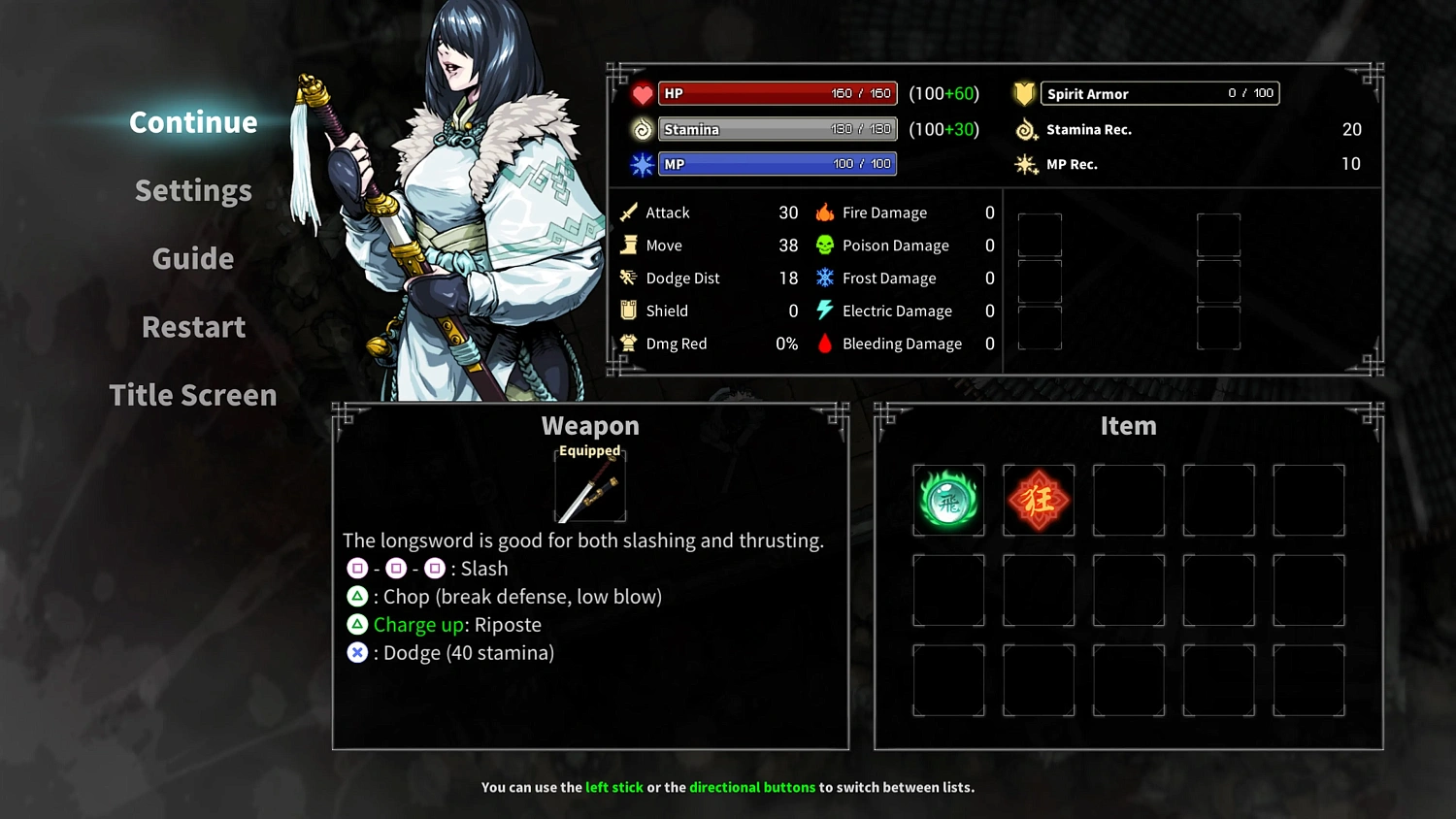
Task: Select Restart from the side menu
Action: click(193, 327)
